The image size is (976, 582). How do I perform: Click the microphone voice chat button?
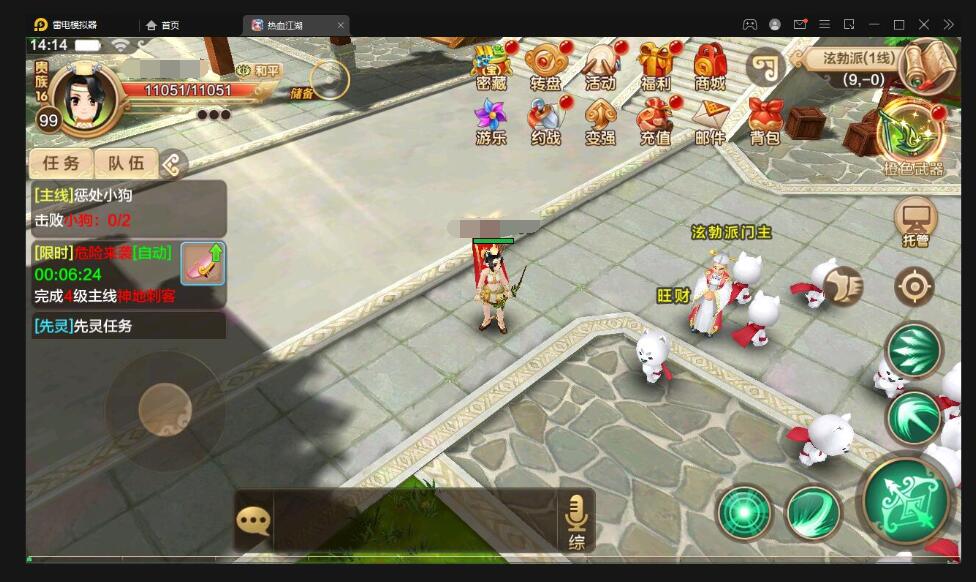pyautogui.click(x=576, y=520)
